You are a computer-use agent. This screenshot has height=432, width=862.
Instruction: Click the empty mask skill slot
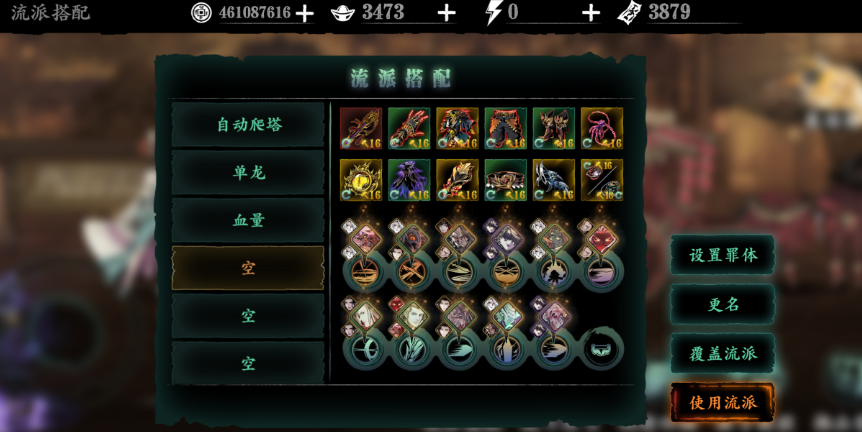tap(602, 349)
